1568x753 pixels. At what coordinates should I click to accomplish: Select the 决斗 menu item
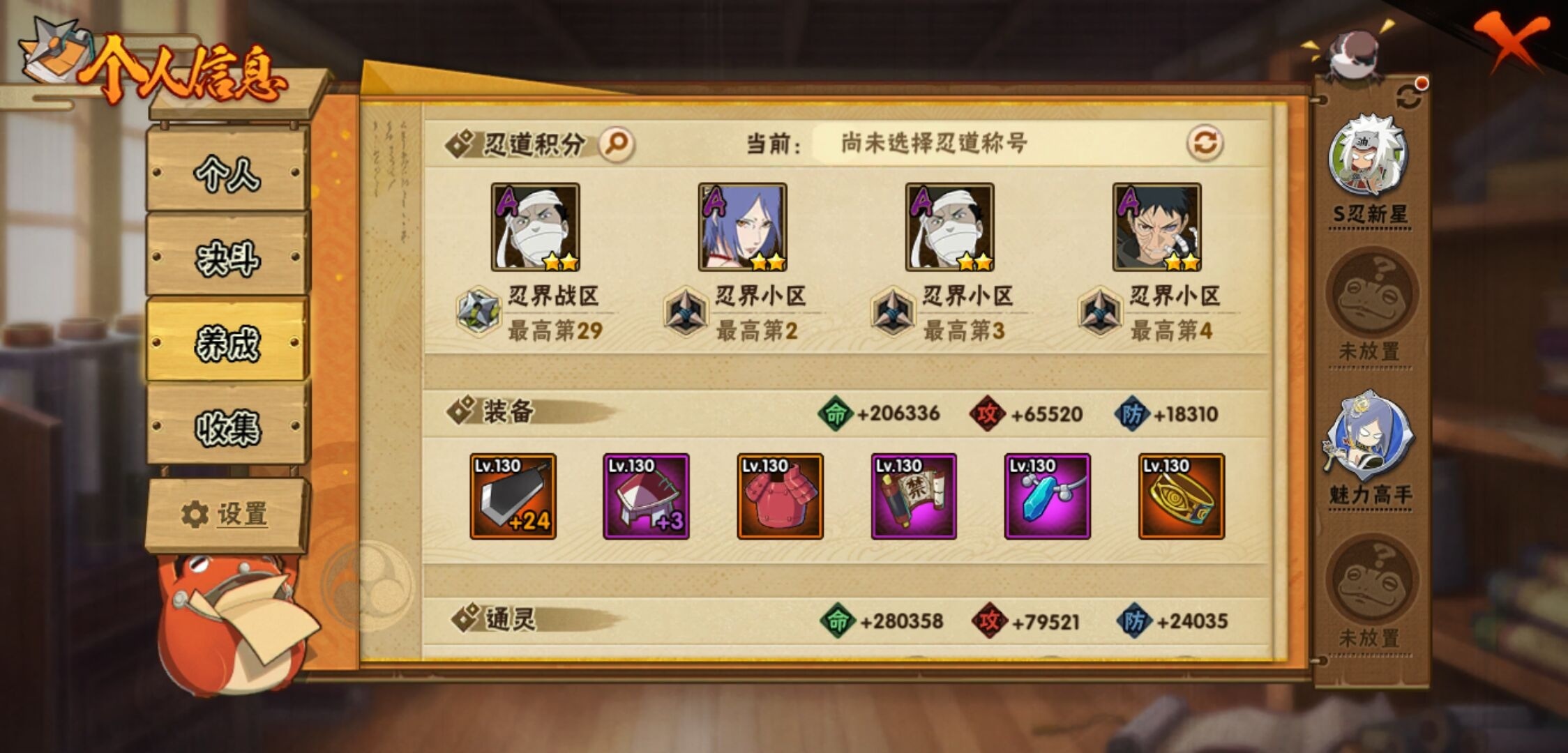click(225, 260)
